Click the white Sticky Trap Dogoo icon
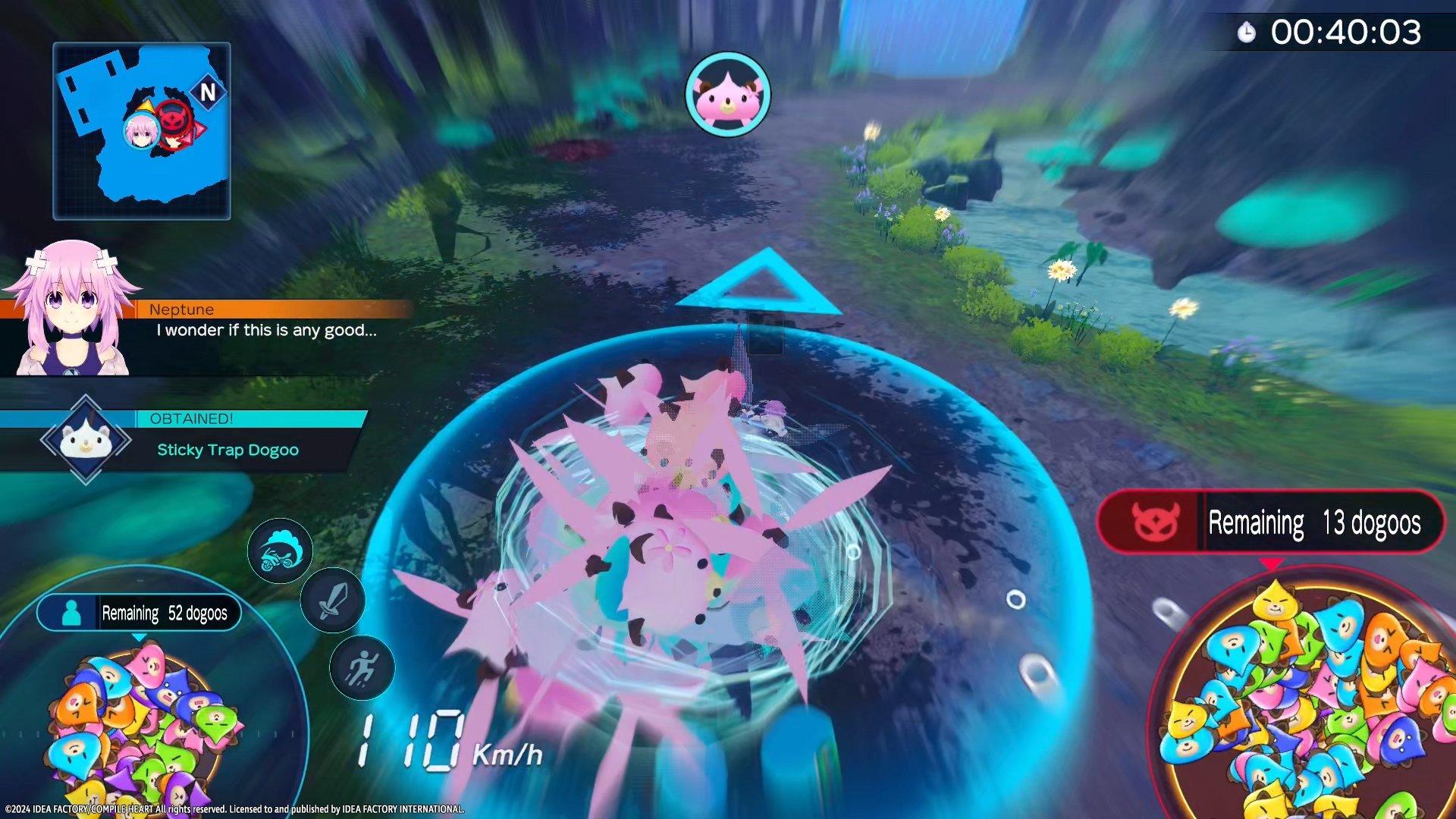Viewport: 1456px width, 819px height. (86, 441)
